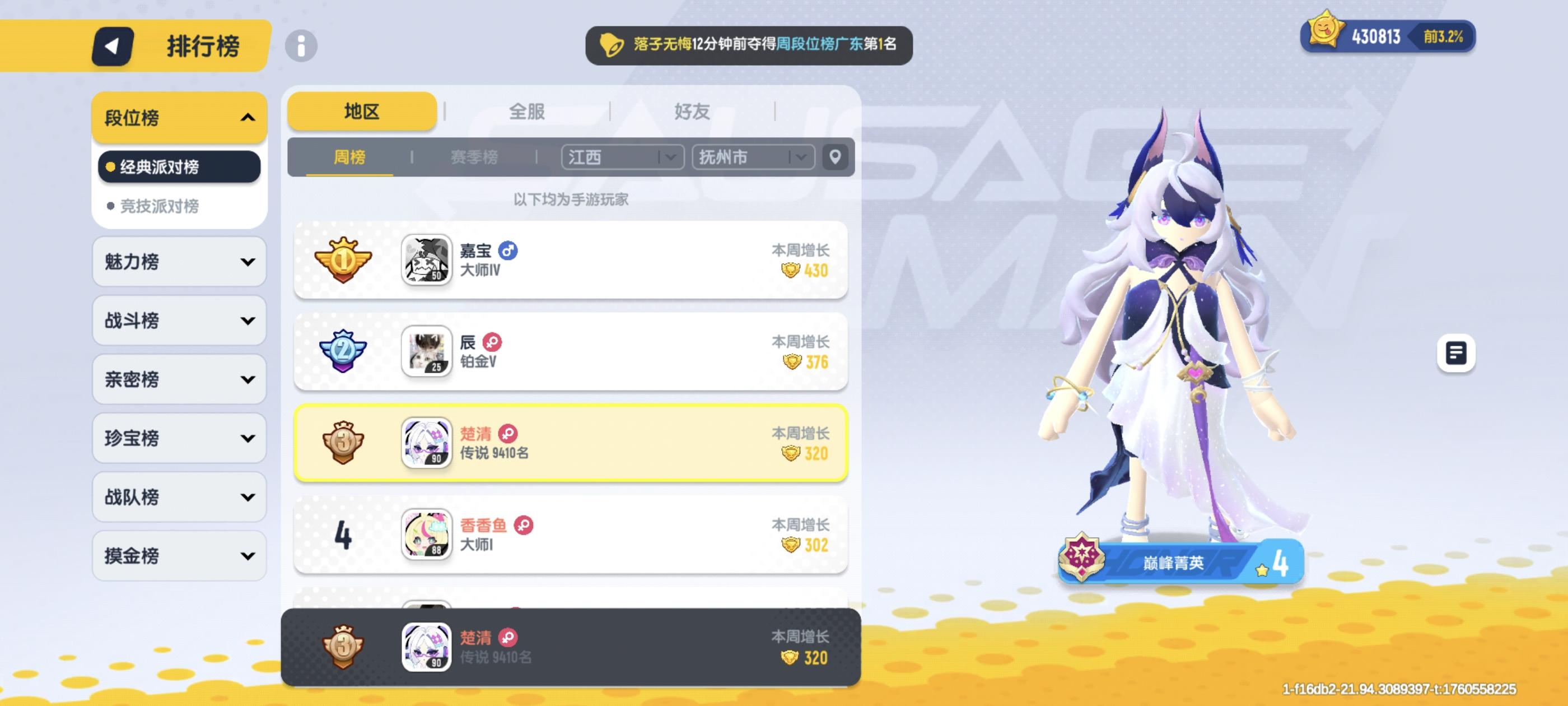
Task: Open the info icon beside 排行榜 title
Action: [301, 46]
